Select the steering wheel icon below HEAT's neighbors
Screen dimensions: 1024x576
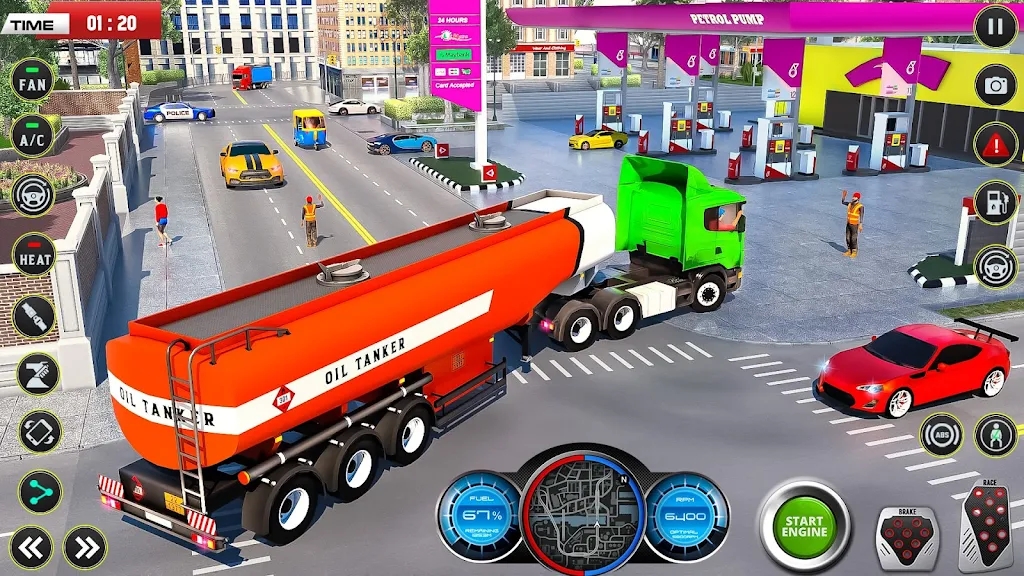pos(33,196)
